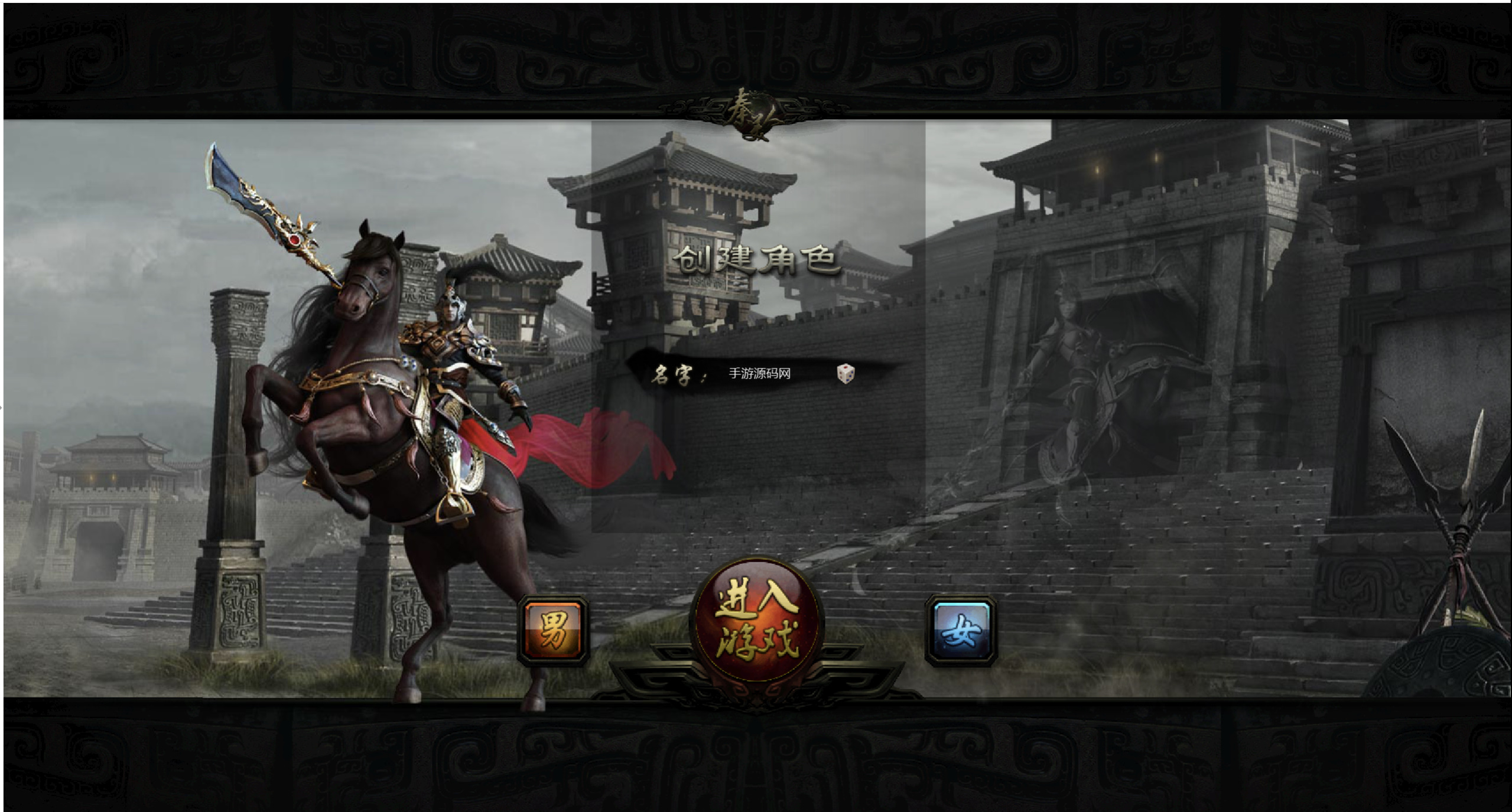Choose the female 女 gender button

(x=961, y=631)
